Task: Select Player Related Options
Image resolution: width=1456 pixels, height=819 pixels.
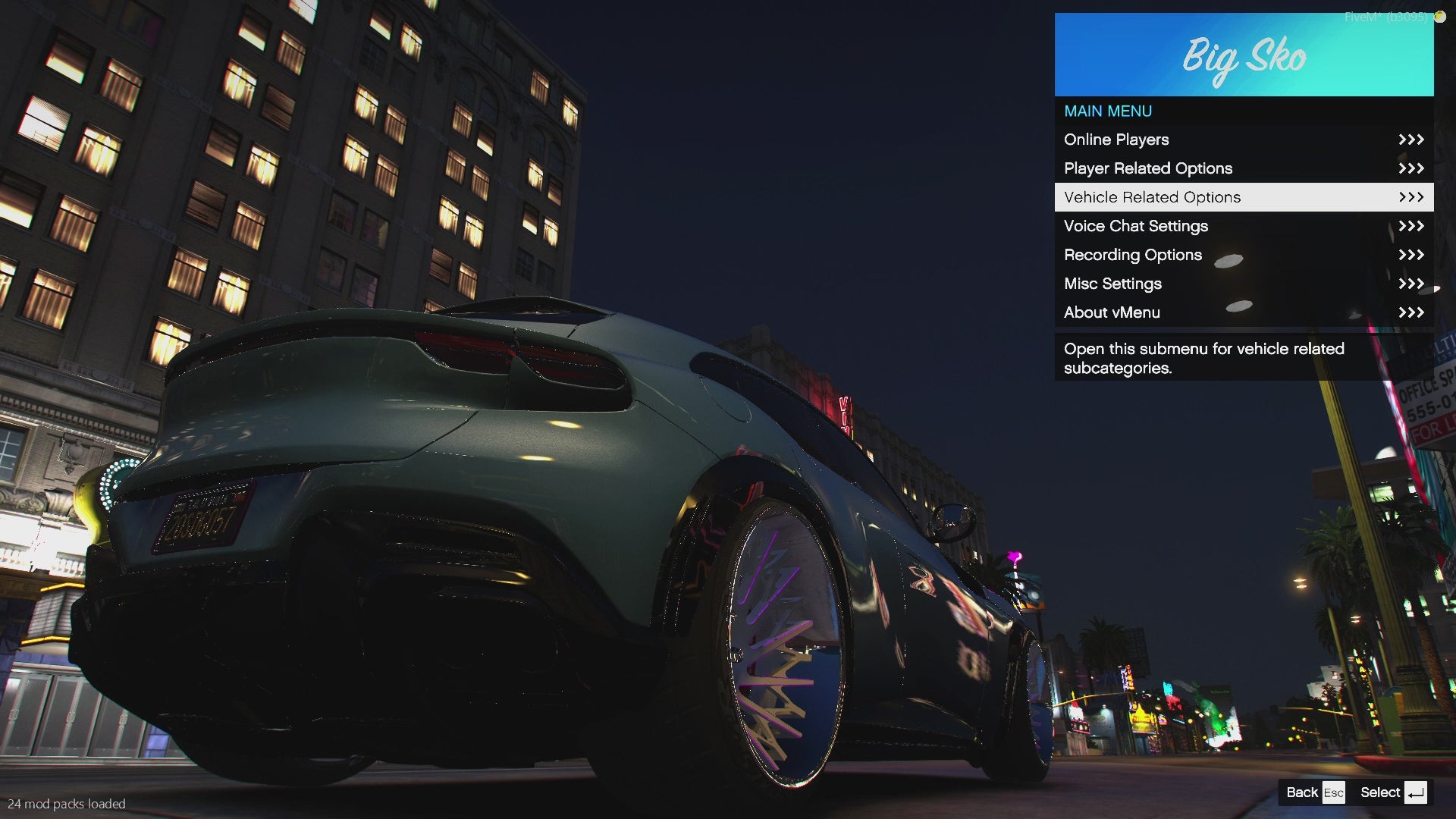Action: tap(1244, 168)
